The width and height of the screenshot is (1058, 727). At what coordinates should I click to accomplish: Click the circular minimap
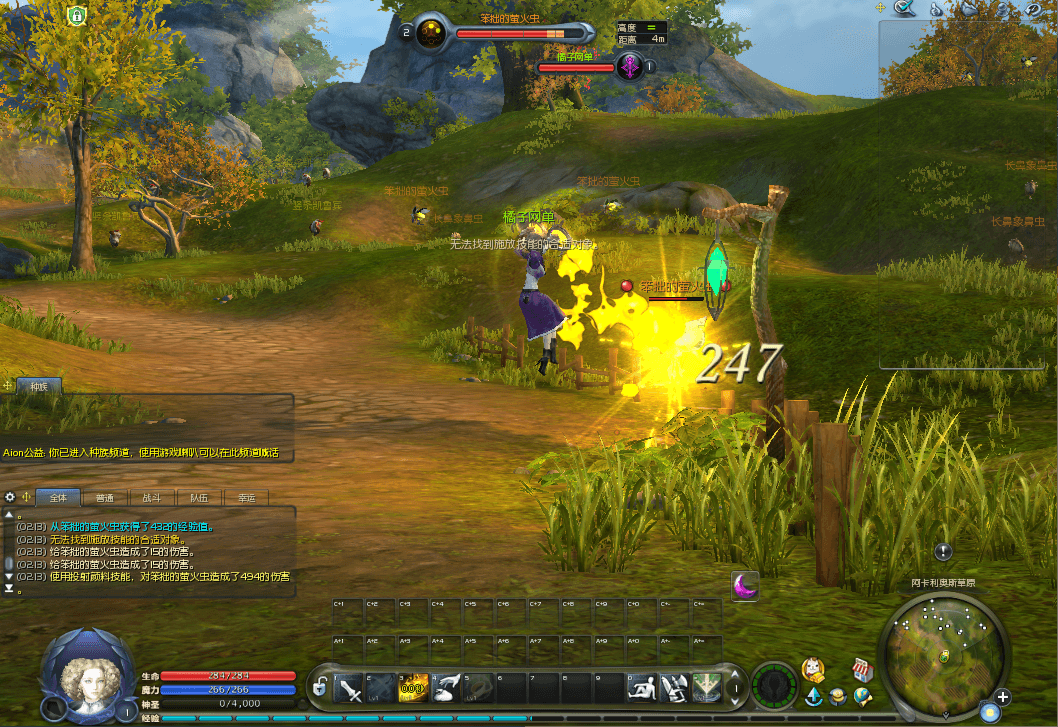[x=944, y=654]
